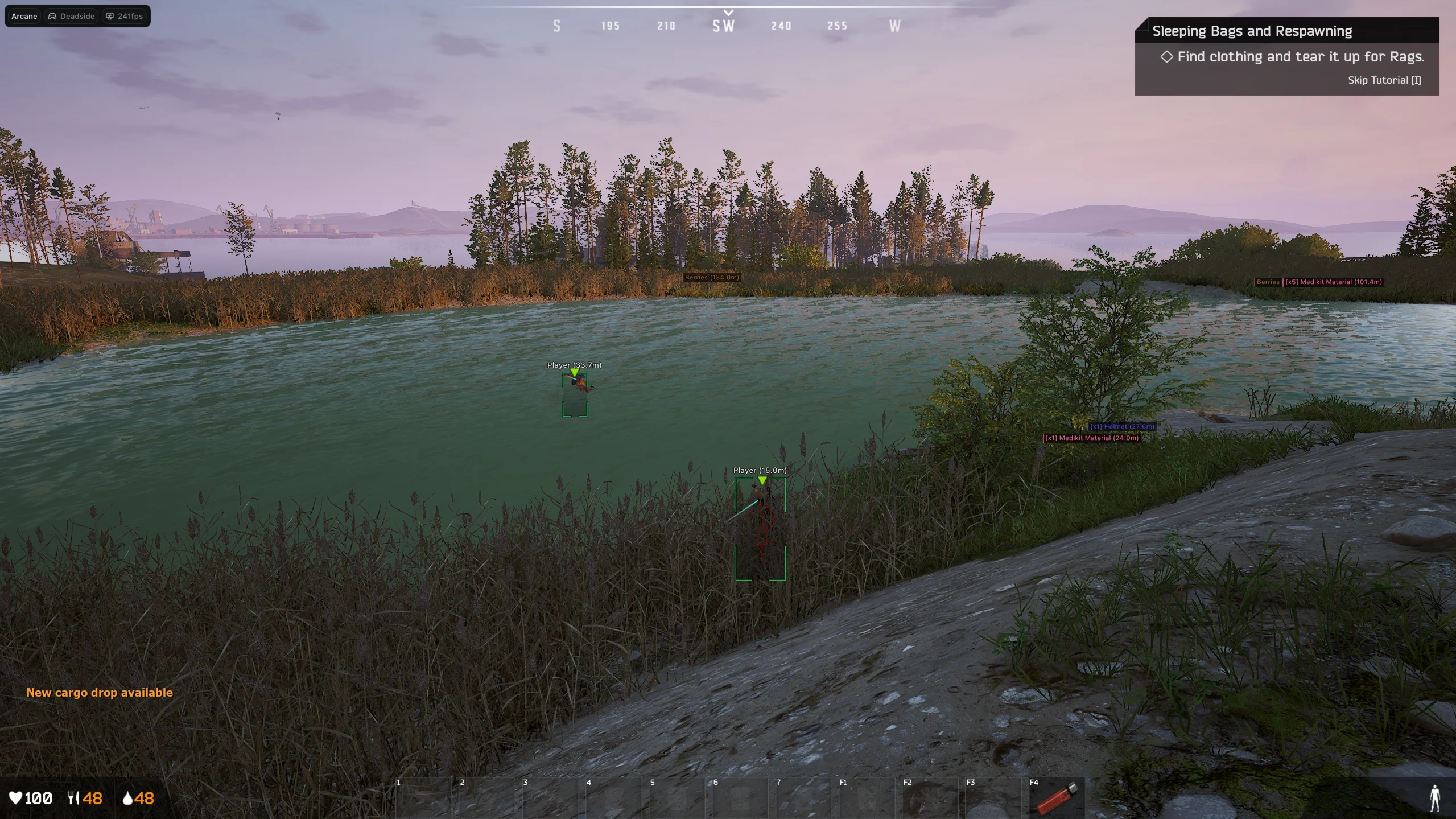Select the red lighter in slot F4
This screenshot has height=819, width=1456.
point(1057,798)
